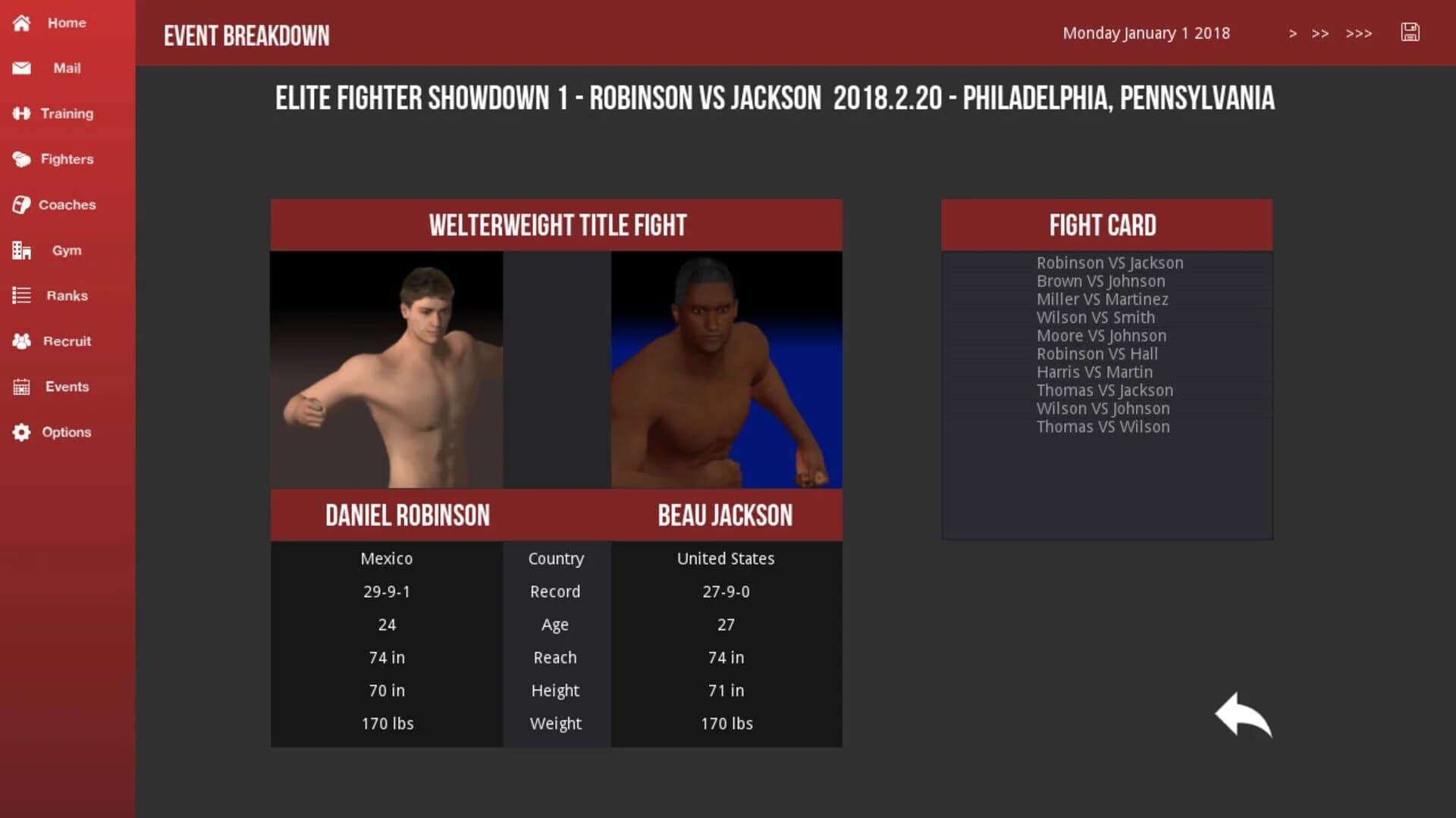Open the Coaches panel icon

pyautogui.click(x=20, y=205)
